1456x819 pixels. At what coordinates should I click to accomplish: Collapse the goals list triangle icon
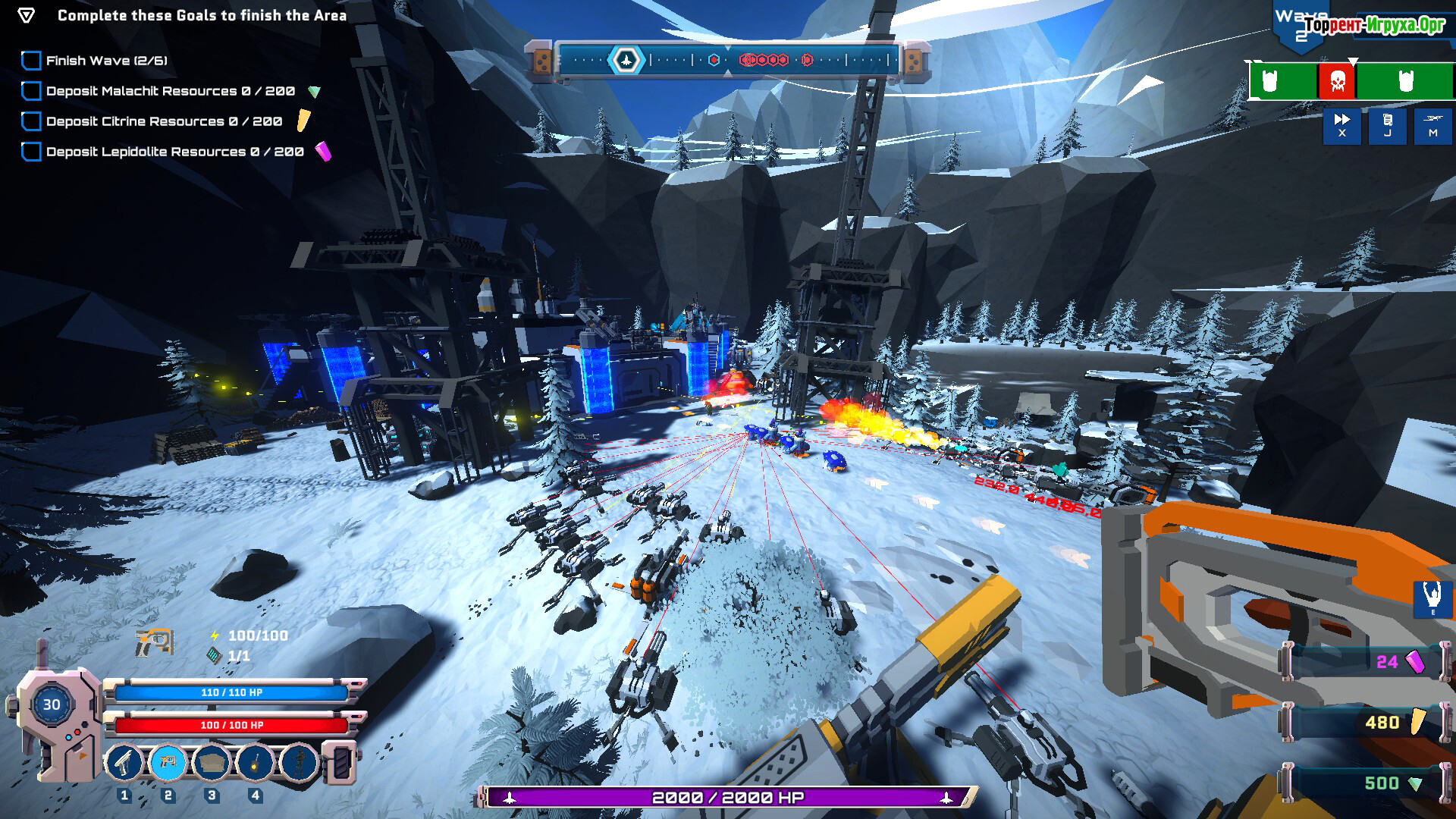pos(26,16)
